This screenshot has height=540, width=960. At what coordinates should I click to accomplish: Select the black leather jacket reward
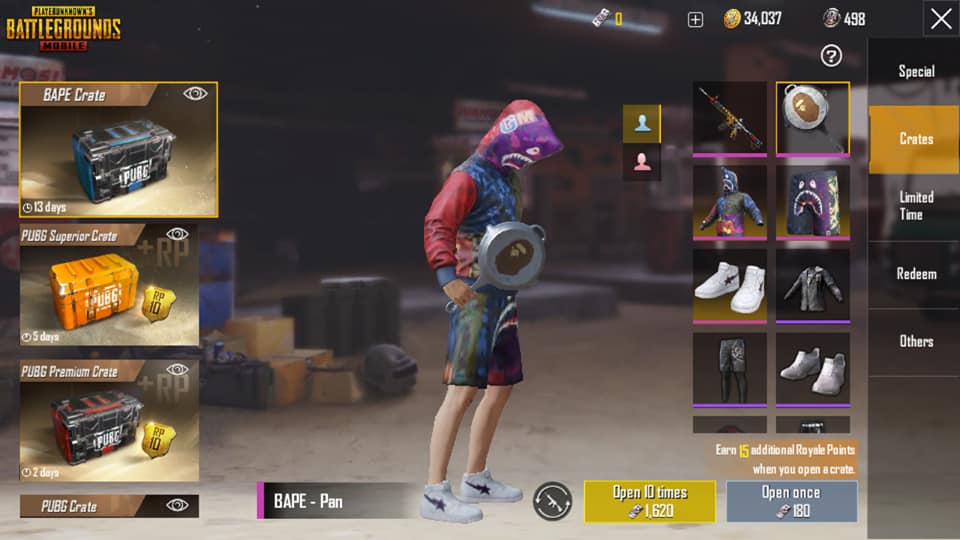[813, 285]
